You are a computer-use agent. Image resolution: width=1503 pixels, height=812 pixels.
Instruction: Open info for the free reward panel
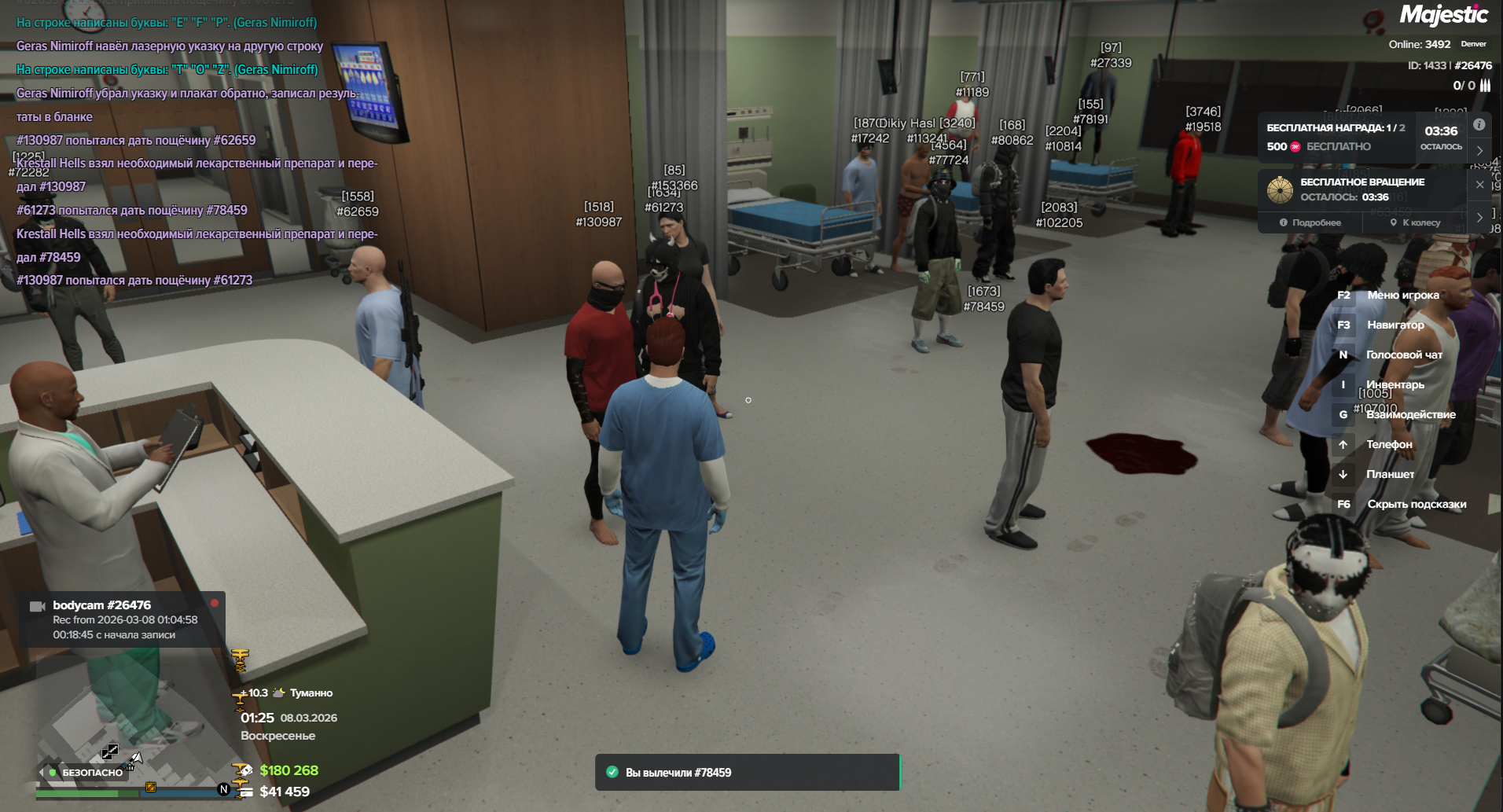point(1479,125)
